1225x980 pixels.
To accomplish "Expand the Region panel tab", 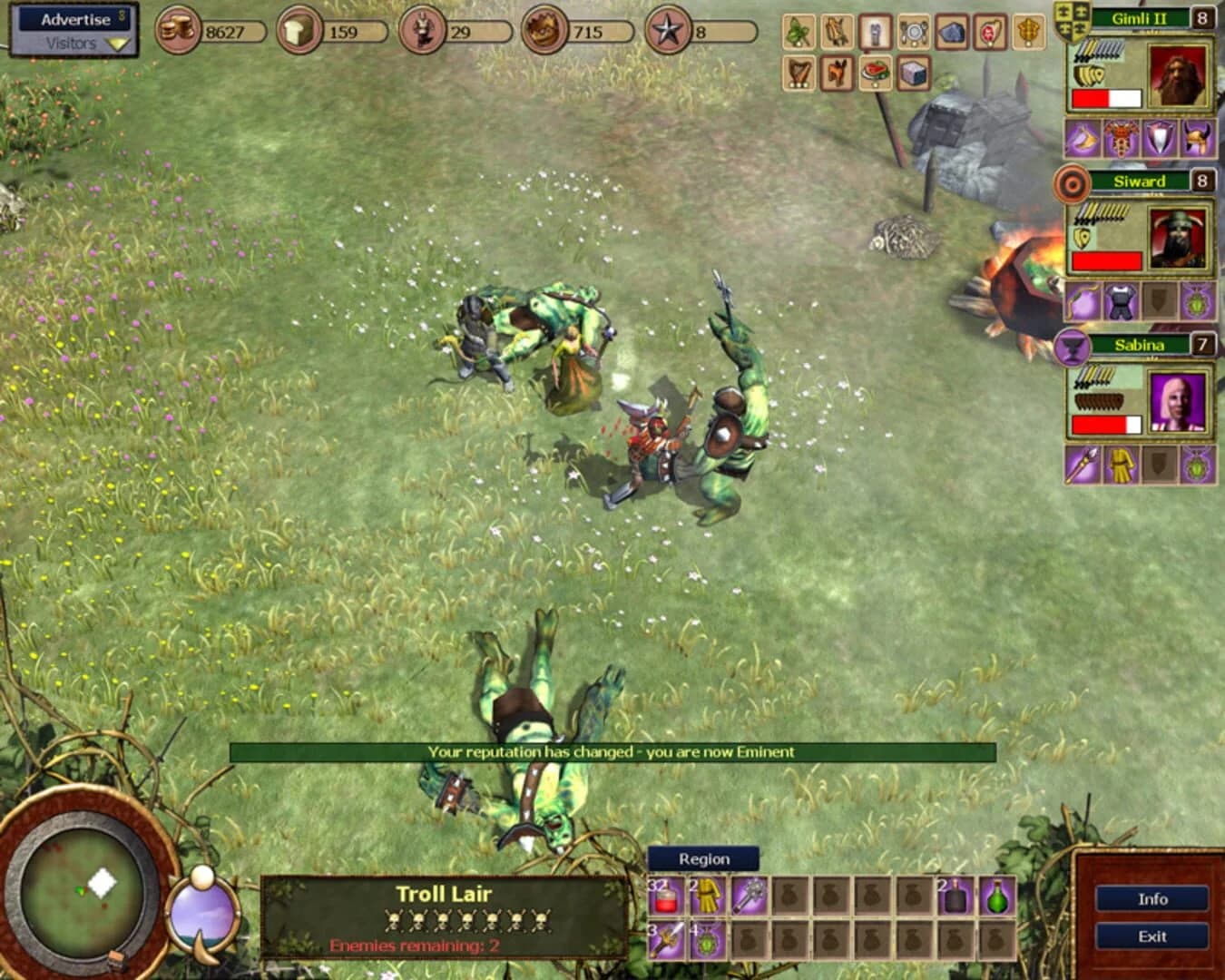I will [703, 858].
